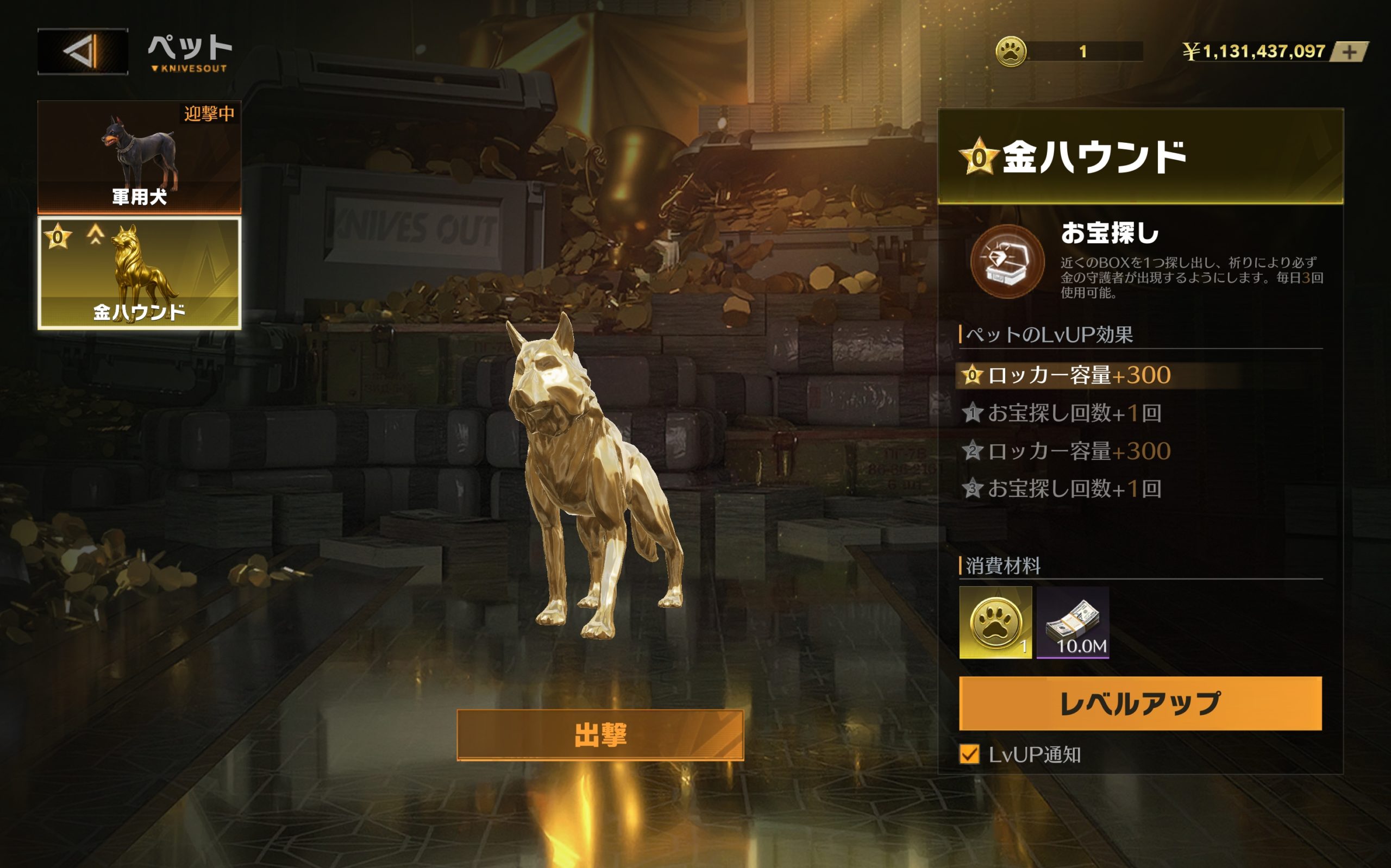Select the 金ハウンド pet card
Viewport: 1391px width, 868px height.
coord(139,273)
